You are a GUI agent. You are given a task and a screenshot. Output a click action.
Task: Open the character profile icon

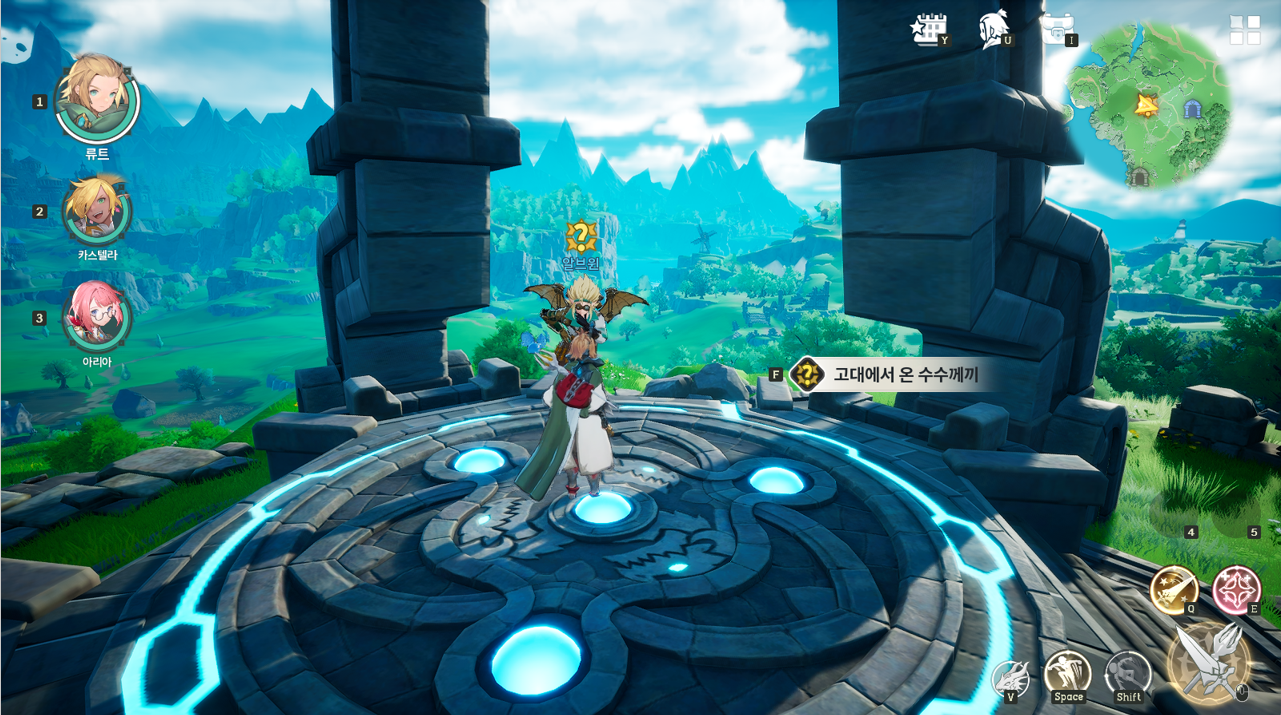(993, 29)
